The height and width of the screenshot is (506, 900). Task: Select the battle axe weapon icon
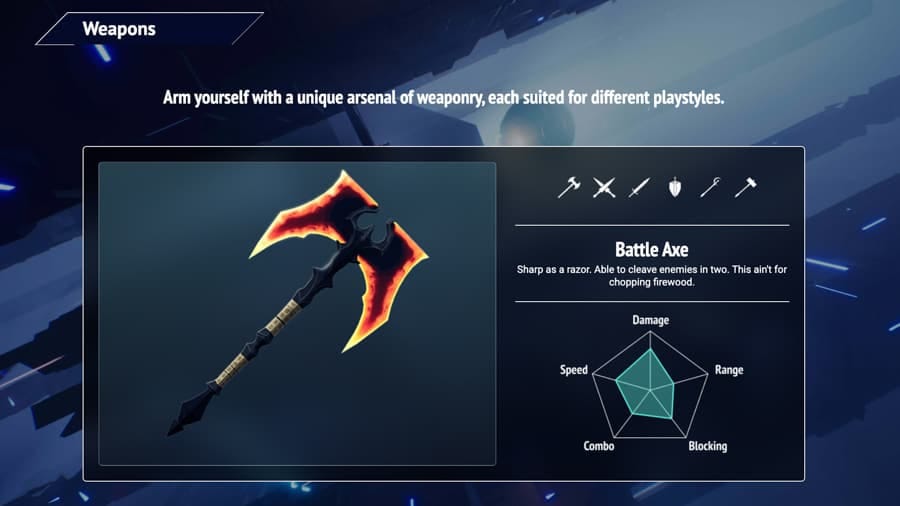coord(569,187)
